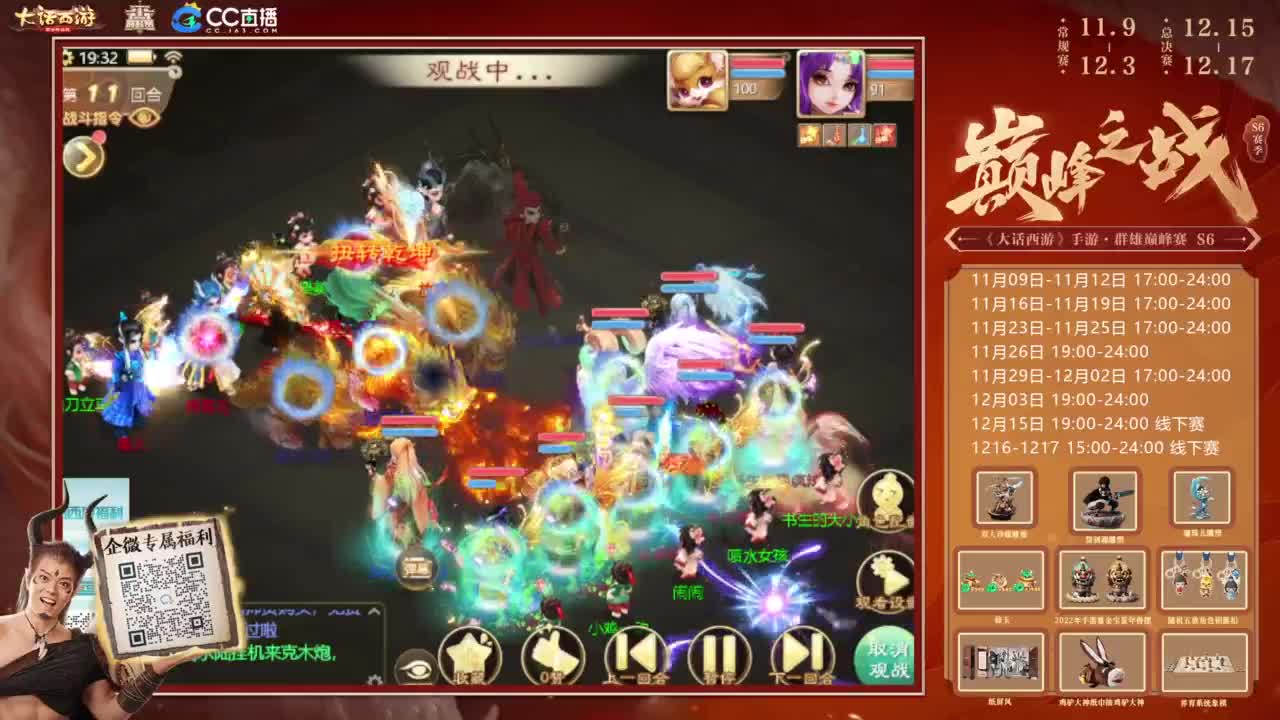Open the 观者设置 spectator settings icon
1280x720 pixels.
pos(884,573)
